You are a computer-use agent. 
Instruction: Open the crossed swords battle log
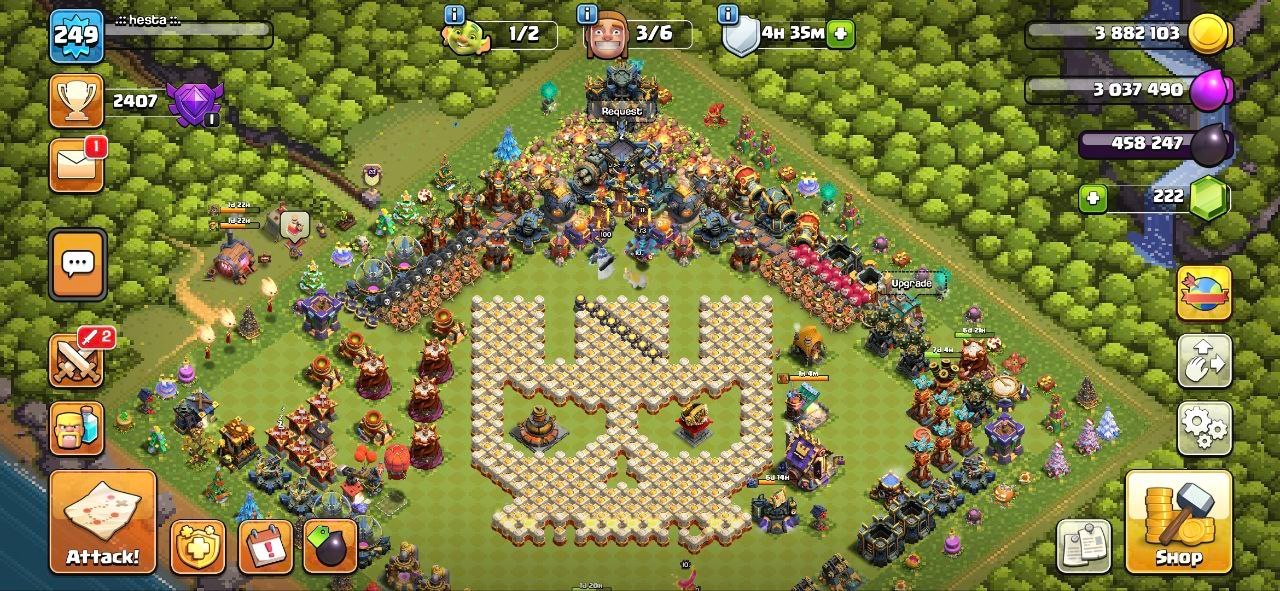(x=77, y=360)
